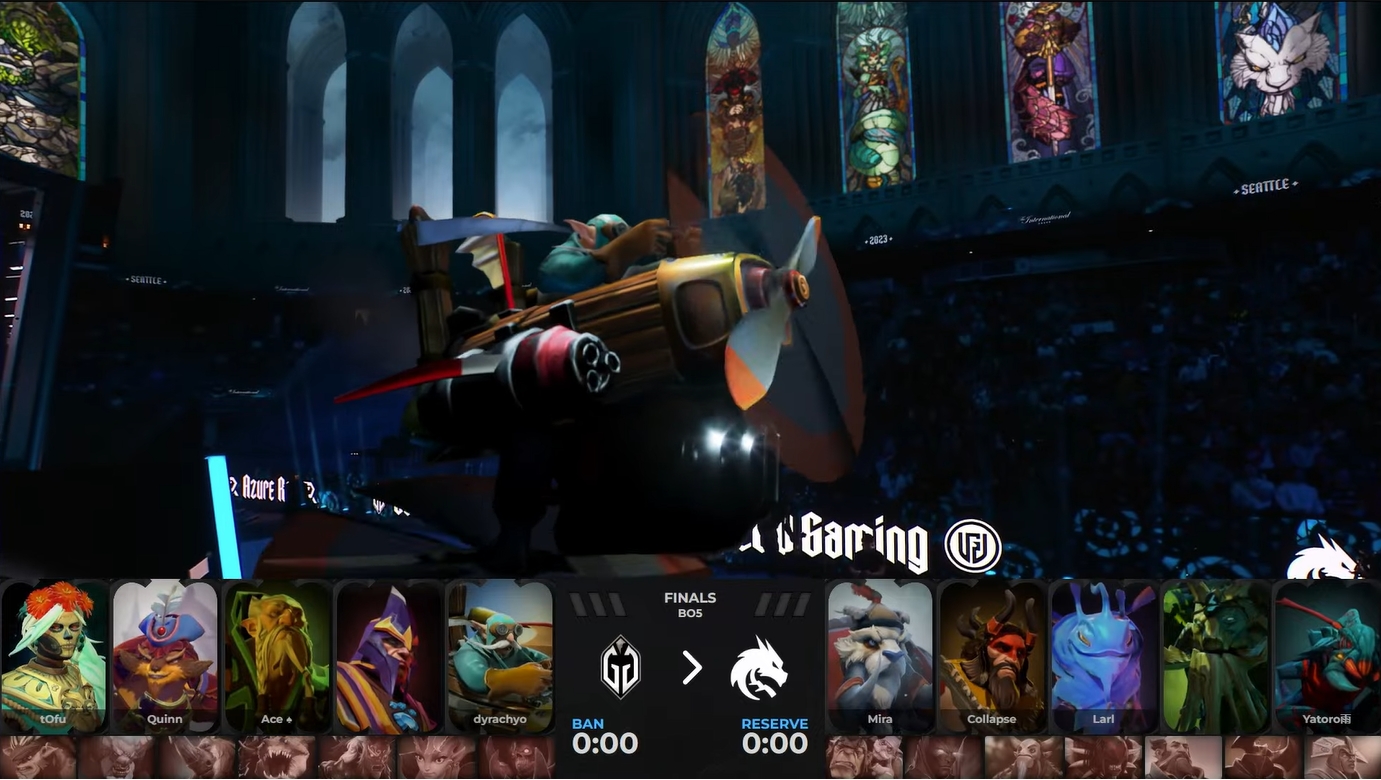Viewport: 1381px width, 780px height.
Task: Select the Treant Protector hero card
Action: (1215, 656)
